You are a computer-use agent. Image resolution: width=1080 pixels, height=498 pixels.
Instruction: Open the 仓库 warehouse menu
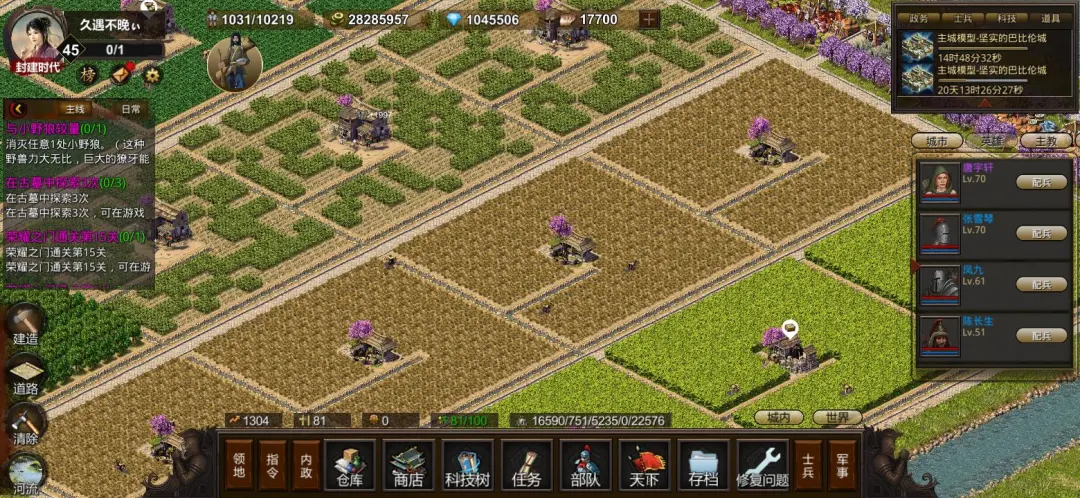[349, 465]
